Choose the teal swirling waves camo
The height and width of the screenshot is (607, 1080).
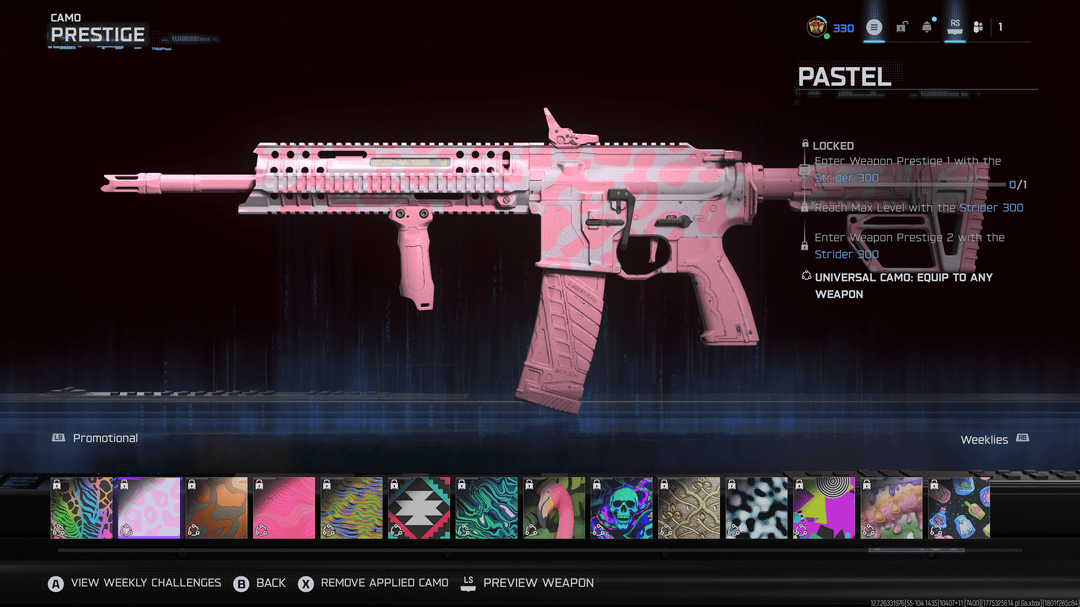487,508
